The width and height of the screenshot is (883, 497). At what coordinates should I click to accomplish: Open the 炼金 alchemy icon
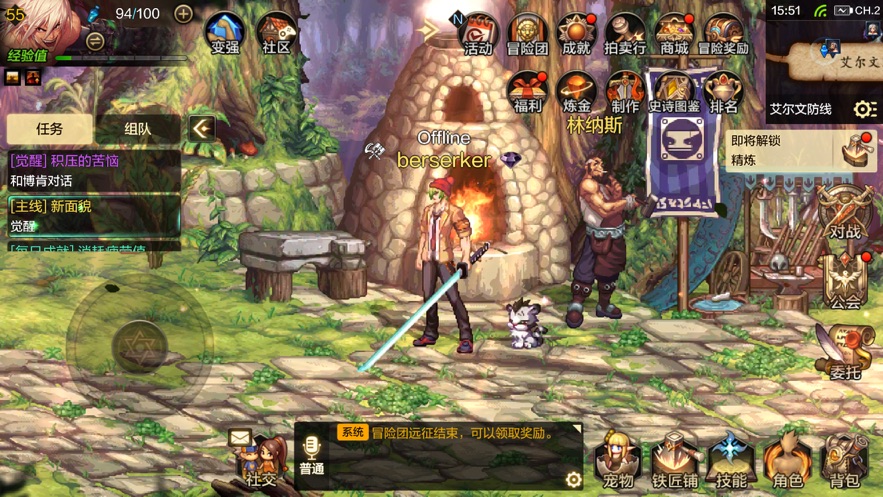click(576, 91)
